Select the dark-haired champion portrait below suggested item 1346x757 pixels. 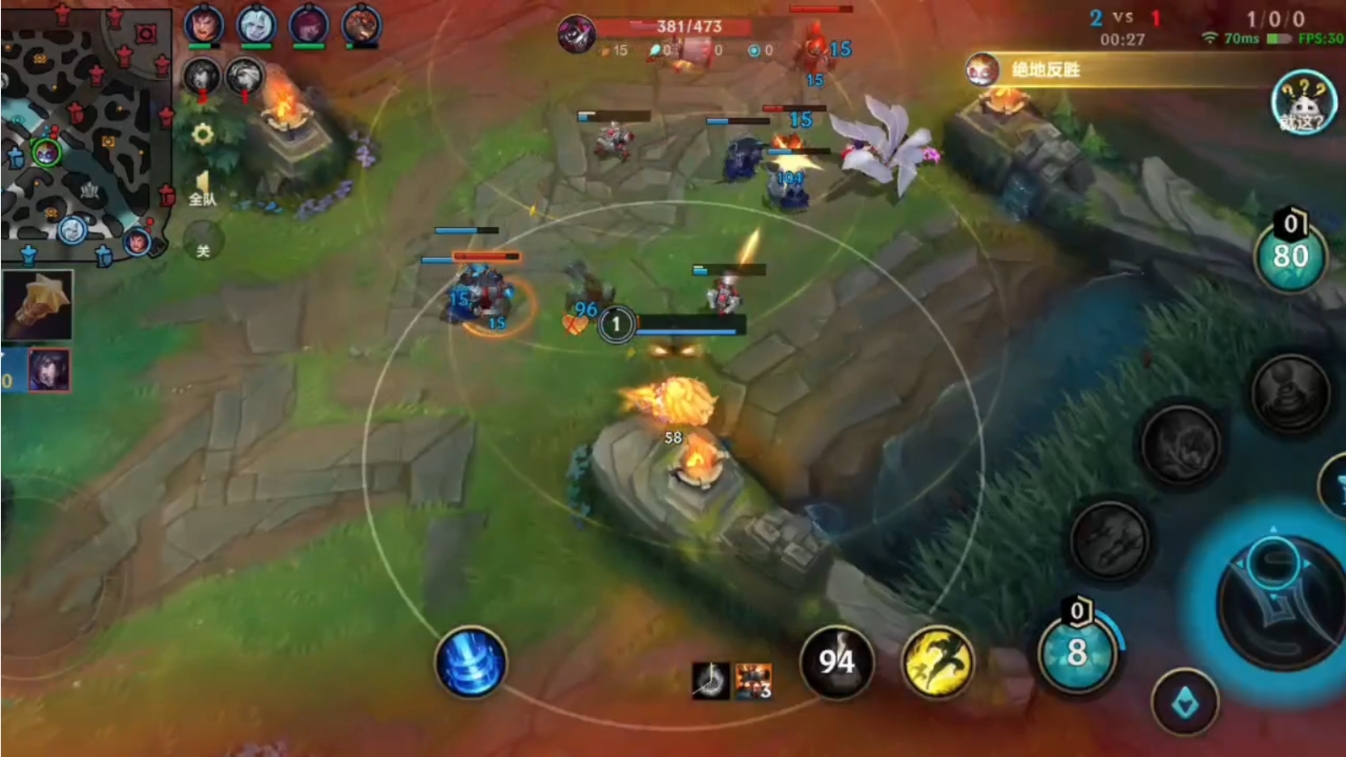tap(48, 370)
